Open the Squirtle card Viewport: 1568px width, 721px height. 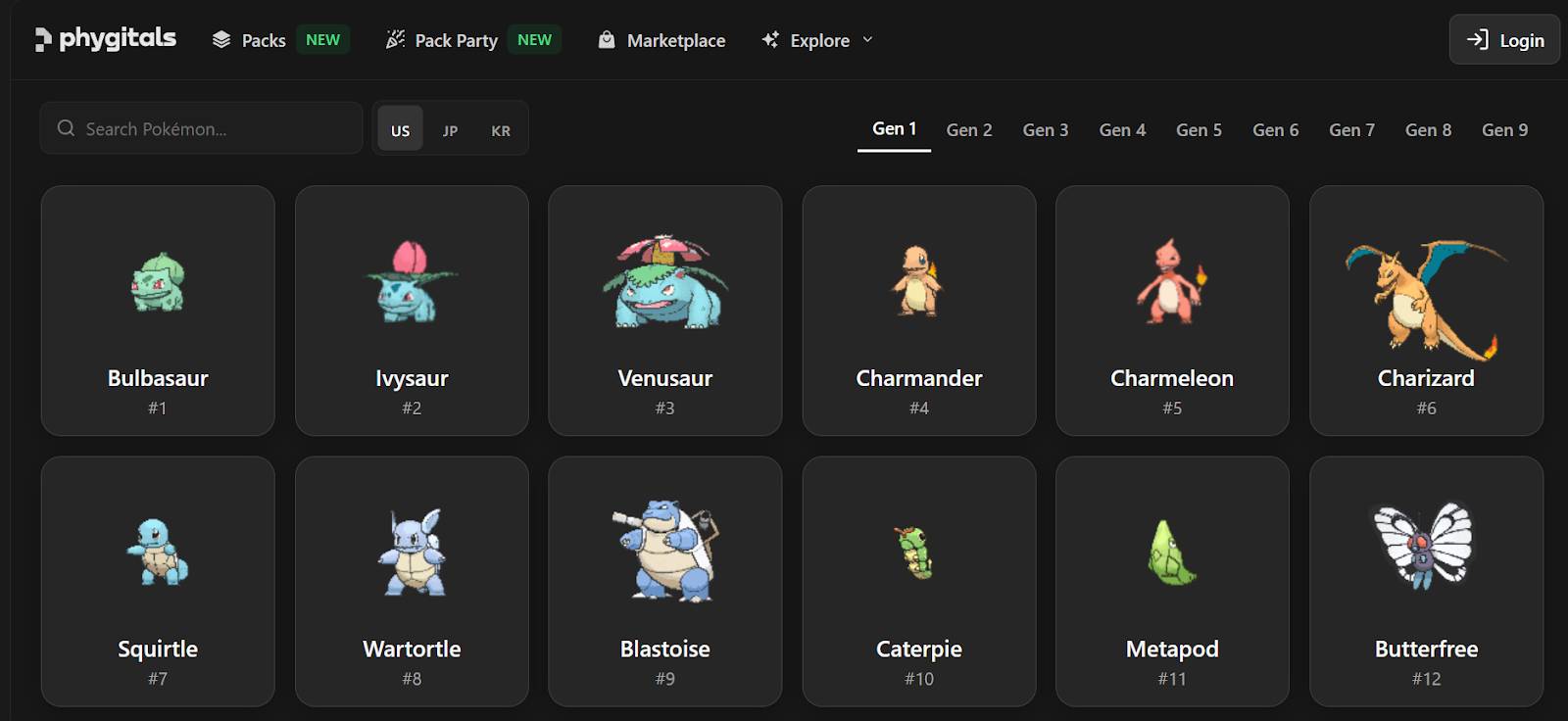158,581
